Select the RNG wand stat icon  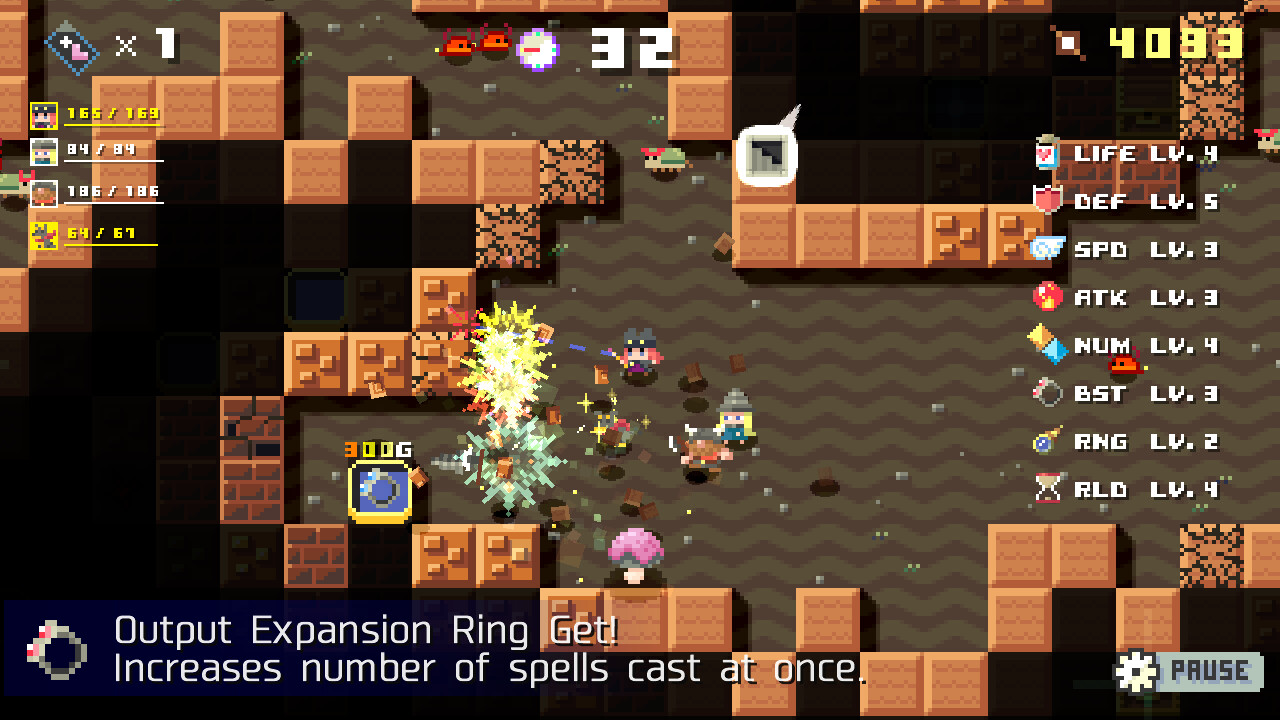coord(1046,442)
